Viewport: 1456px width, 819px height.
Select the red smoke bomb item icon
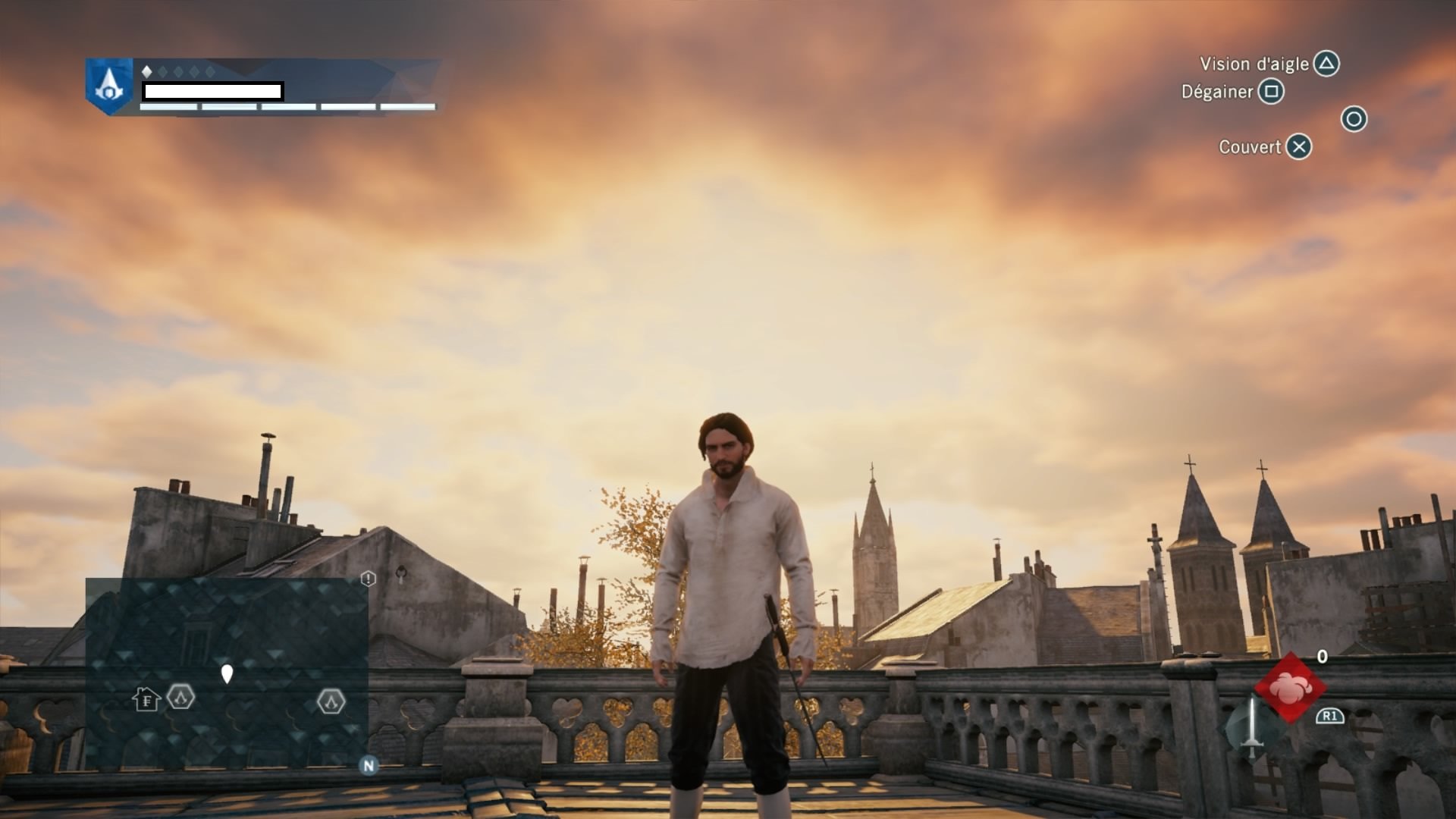[x=1290, y=688]
